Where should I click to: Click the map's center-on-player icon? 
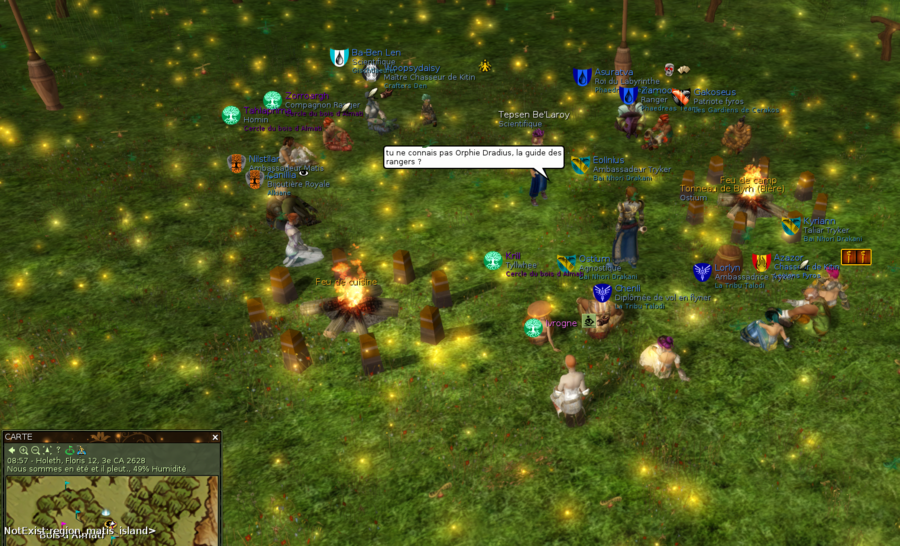tap(47, 450)
